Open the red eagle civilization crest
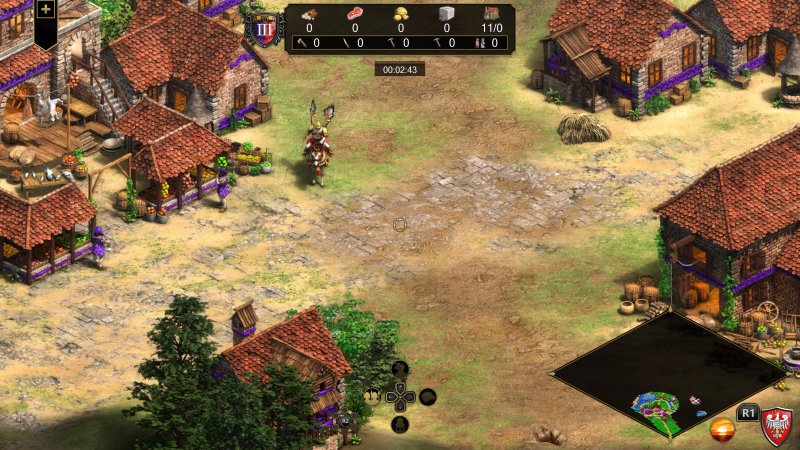The height and width of the screenshot is (450, 800). 777,427
